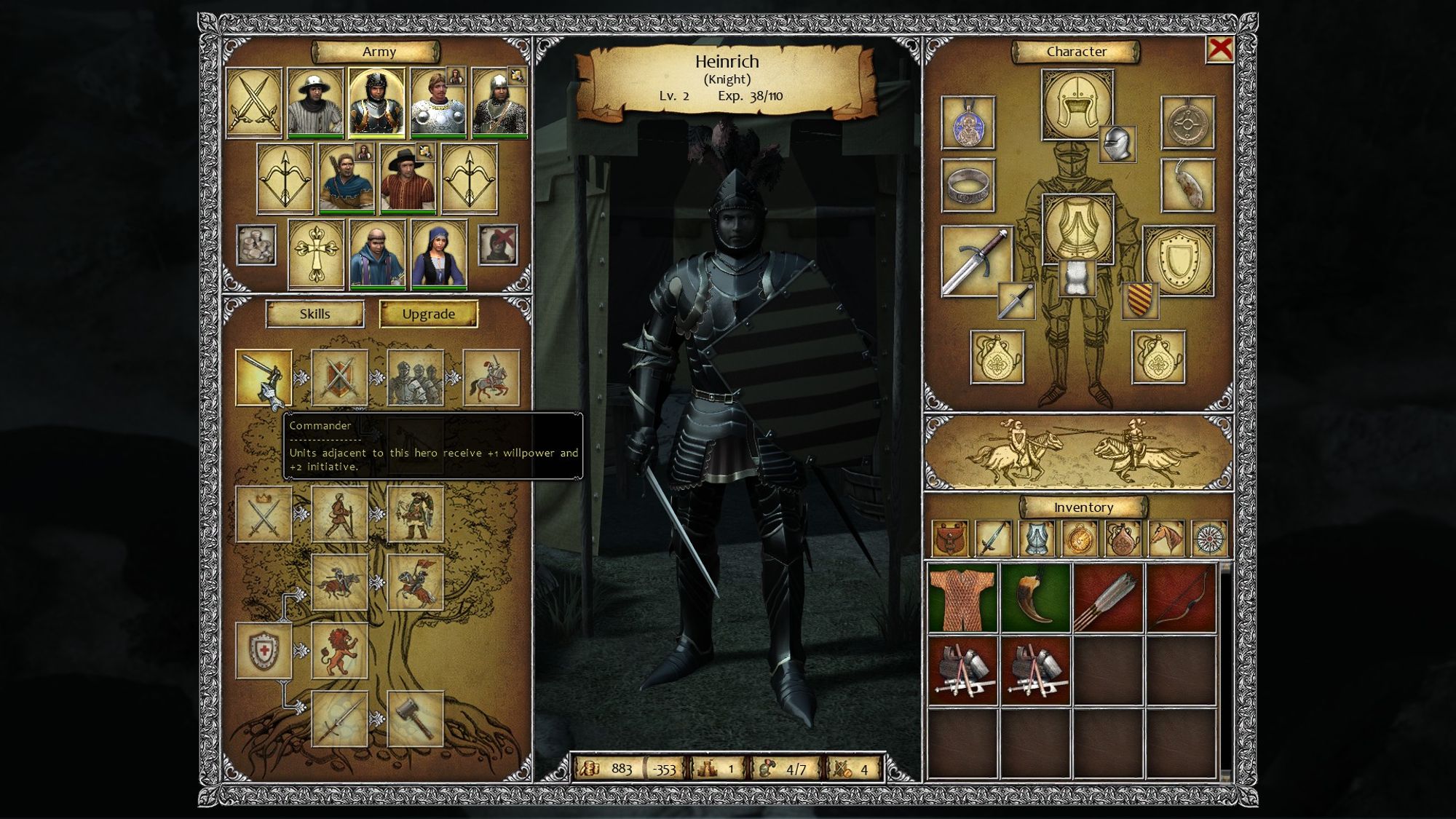Open the helmet equipment slot
Screen dimensions: 1456x819
[1077, 104]
